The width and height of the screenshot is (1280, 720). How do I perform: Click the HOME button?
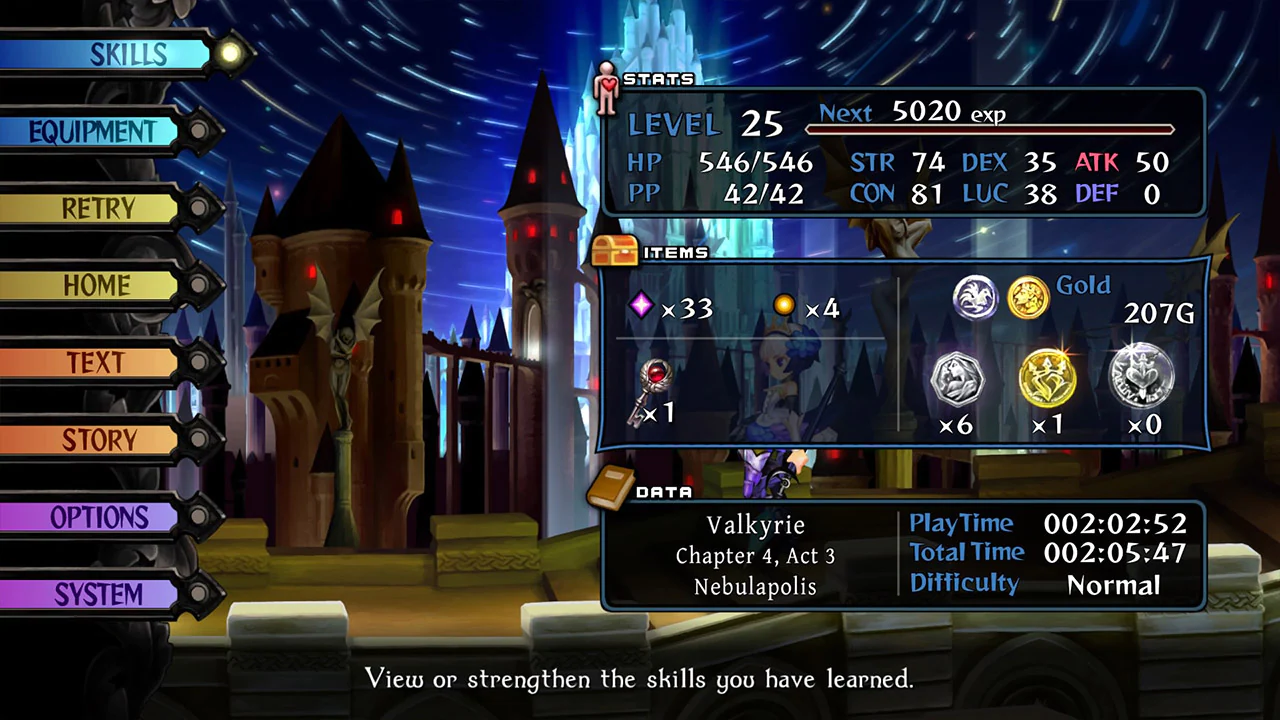coord(96,286)
